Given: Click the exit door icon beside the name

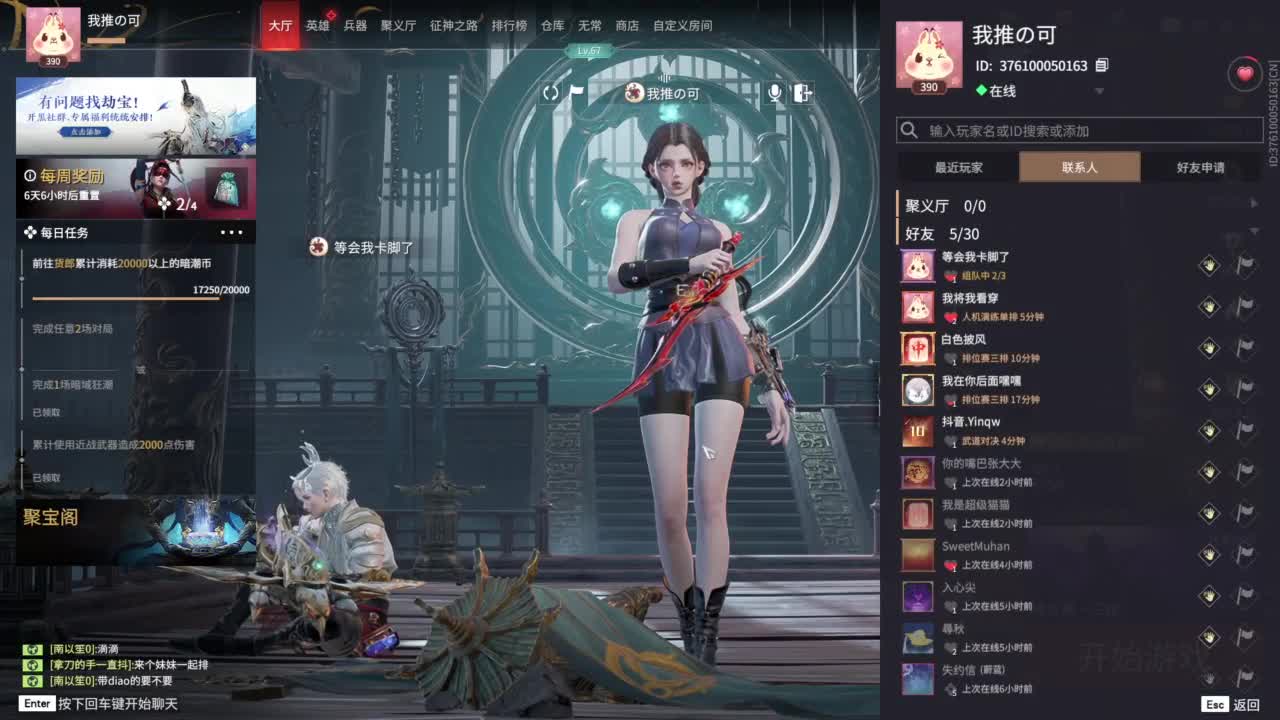Looking at the screenshot, I should 804,92.
